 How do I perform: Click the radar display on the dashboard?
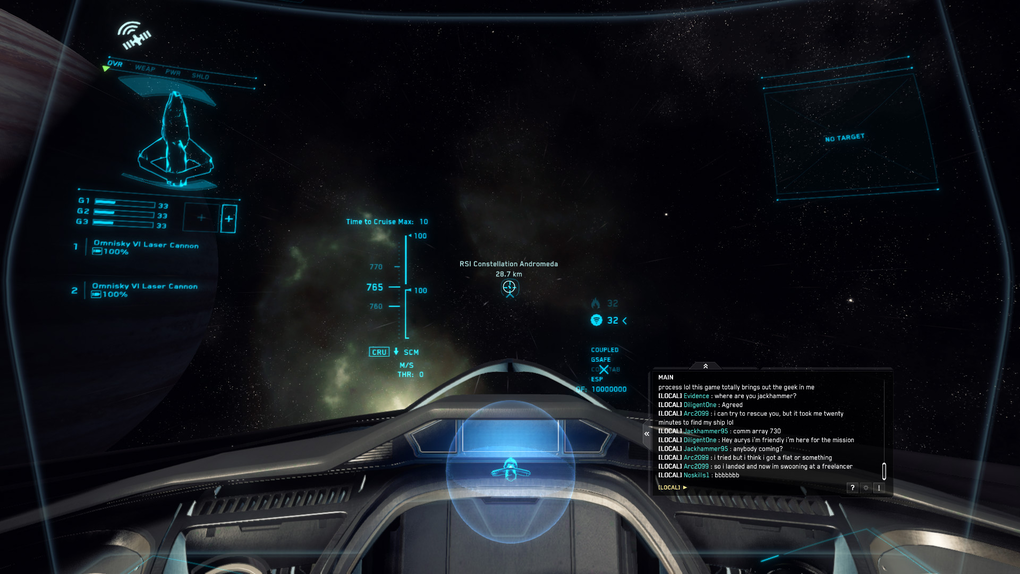[x=510, y=467]
